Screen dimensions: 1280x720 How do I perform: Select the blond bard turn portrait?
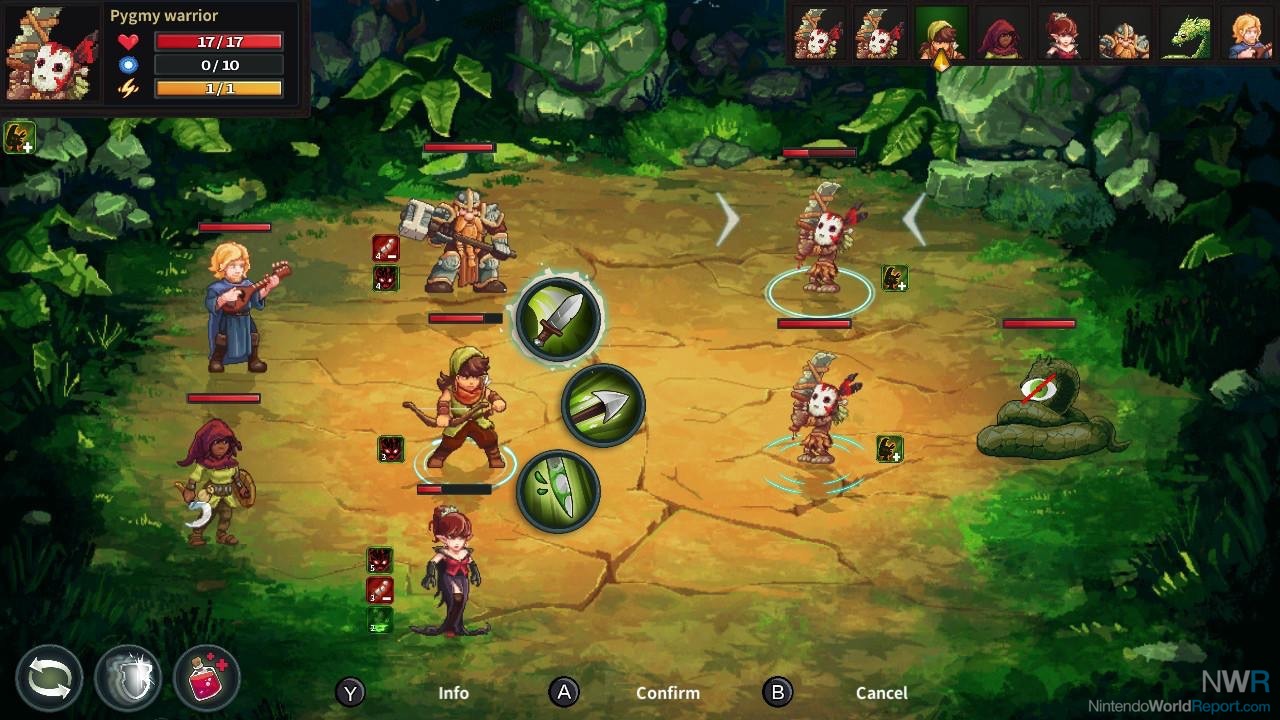click(x=1246, y=35)
